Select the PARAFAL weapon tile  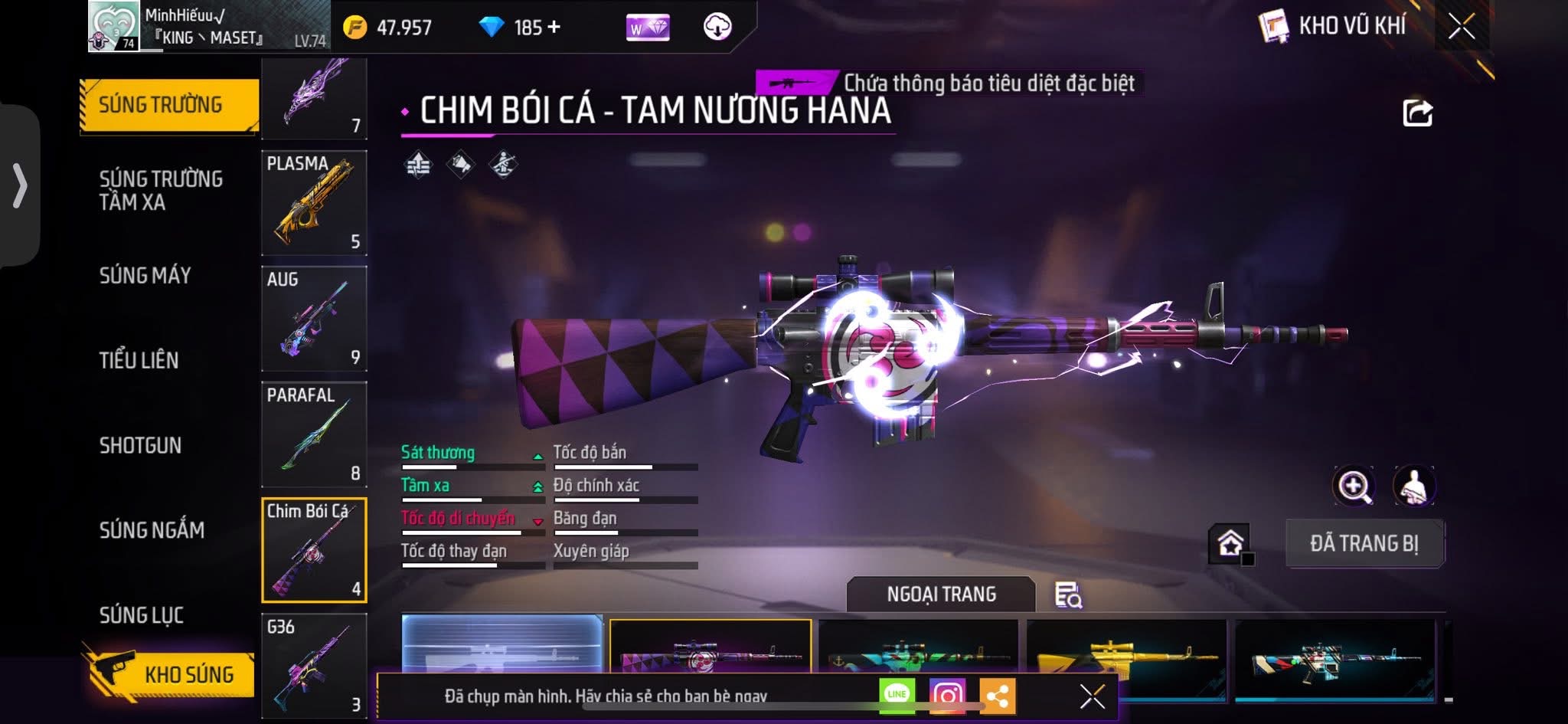point(314,434)
